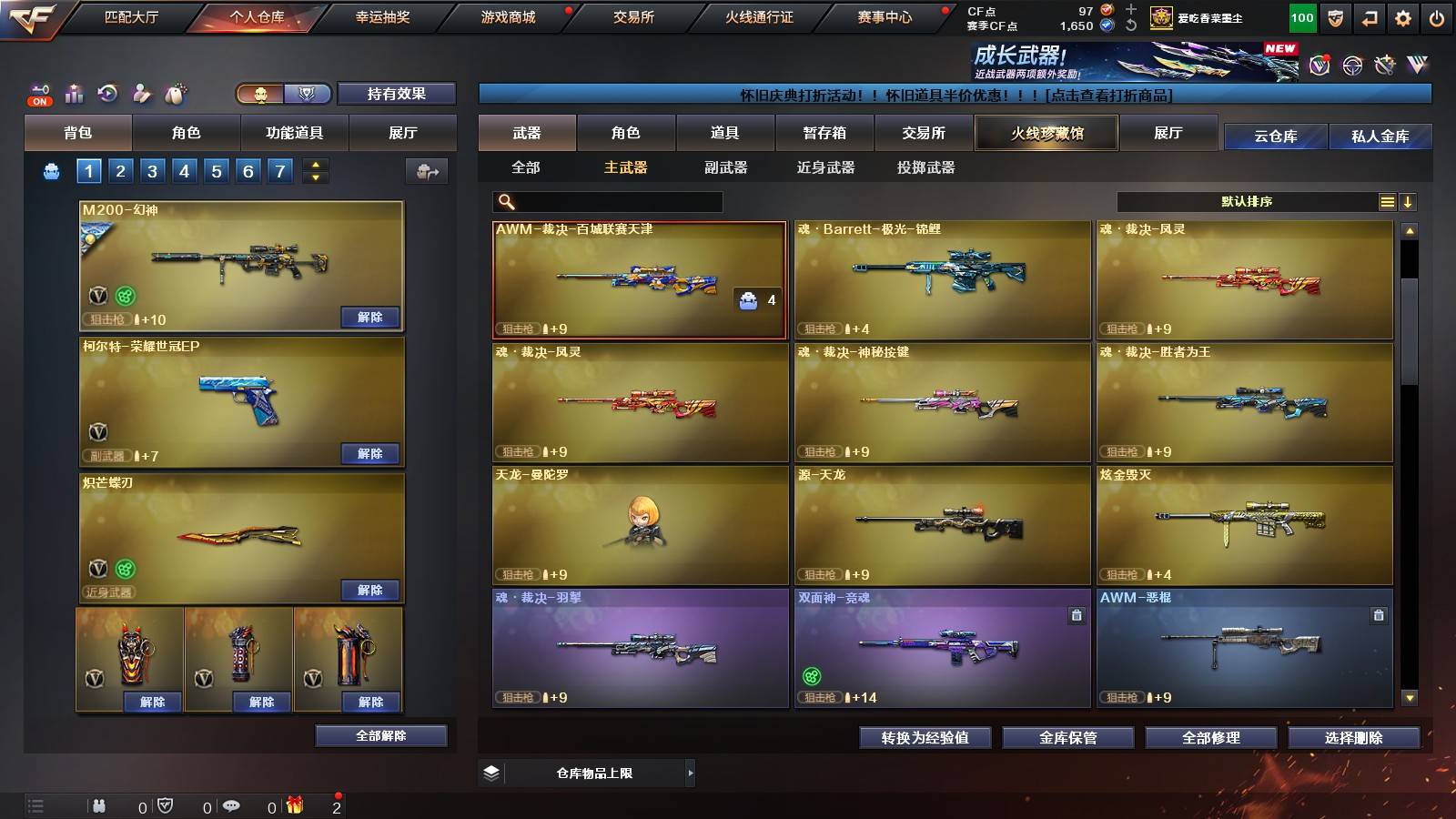Viewport: 1456px width, 819px height.
Task: Select the pet/companion icon above the backpack panel
Action: click(173, 94)
